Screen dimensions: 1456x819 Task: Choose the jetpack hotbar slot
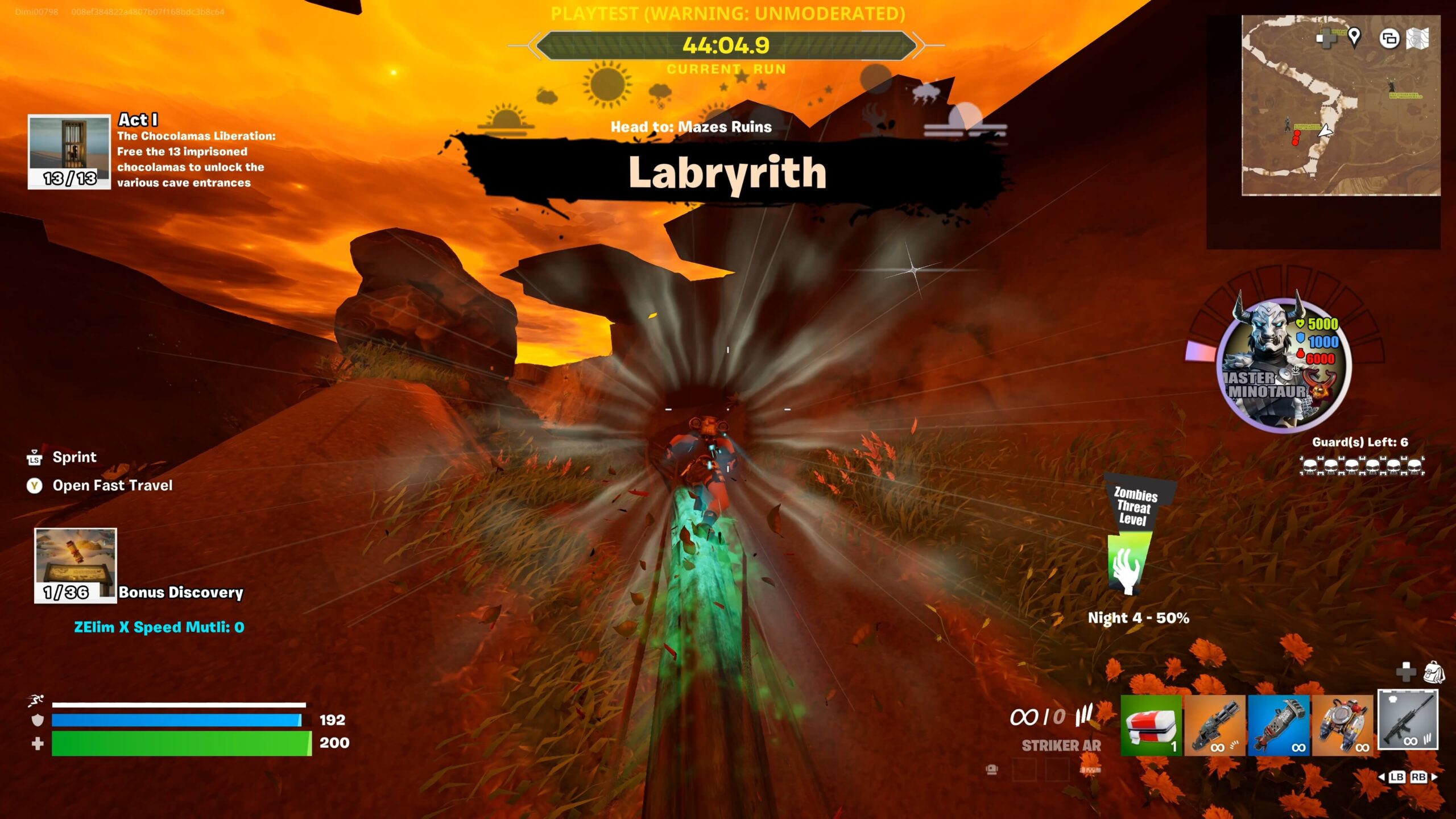pyautogui.click(x=1342, y=725)
